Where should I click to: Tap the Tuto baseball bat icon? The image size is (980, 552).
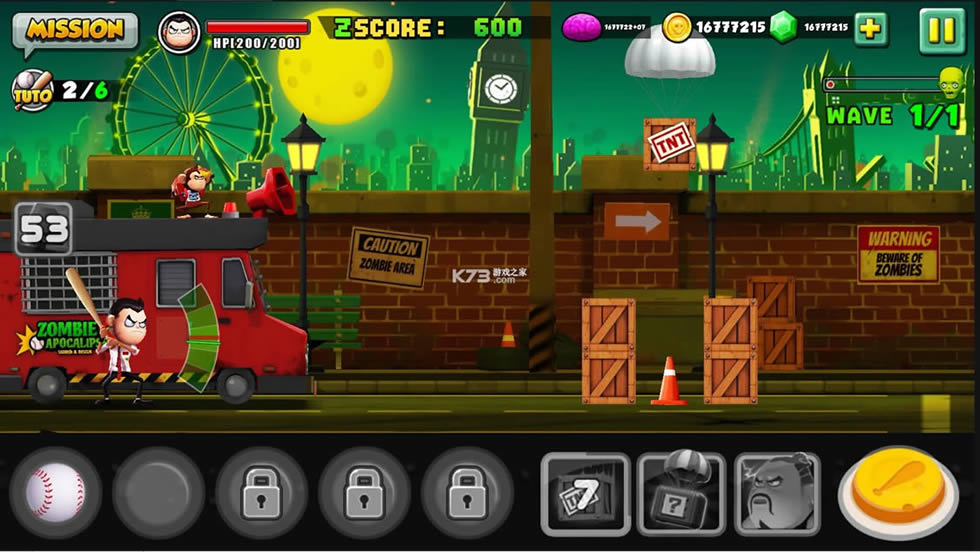click(x=31, y=90)
